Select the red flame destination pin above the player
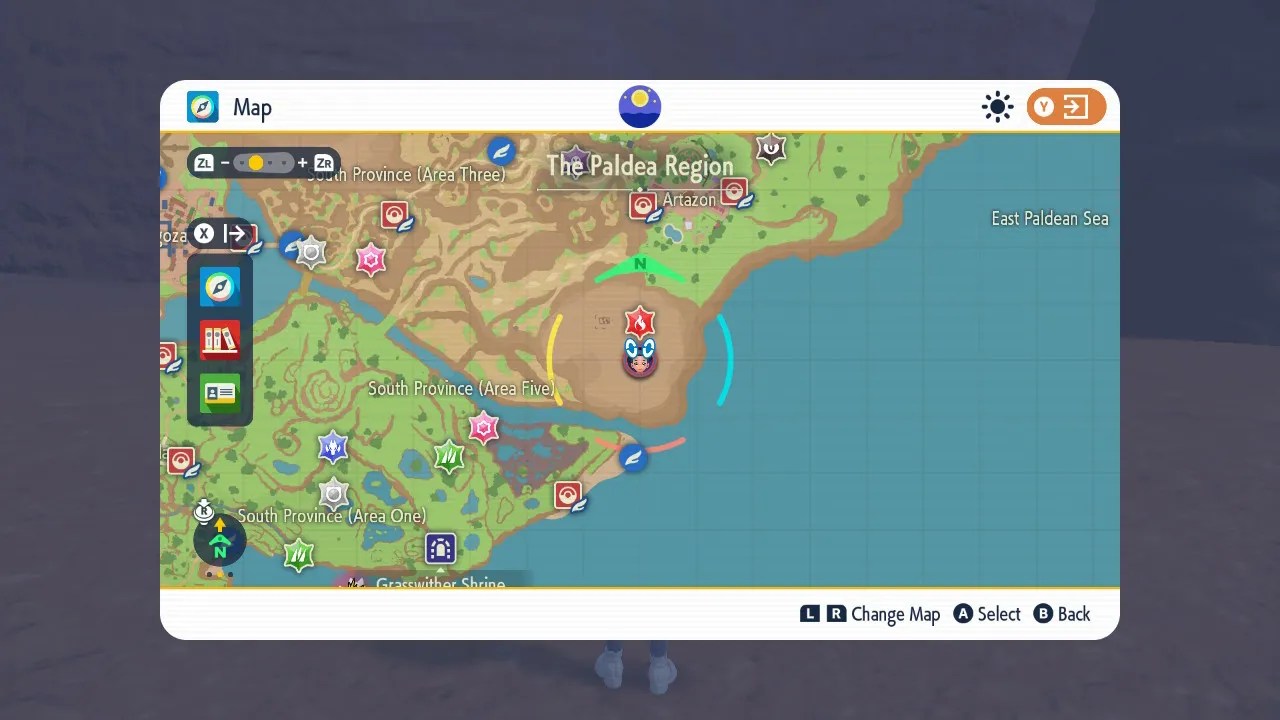 click(640, 321)
